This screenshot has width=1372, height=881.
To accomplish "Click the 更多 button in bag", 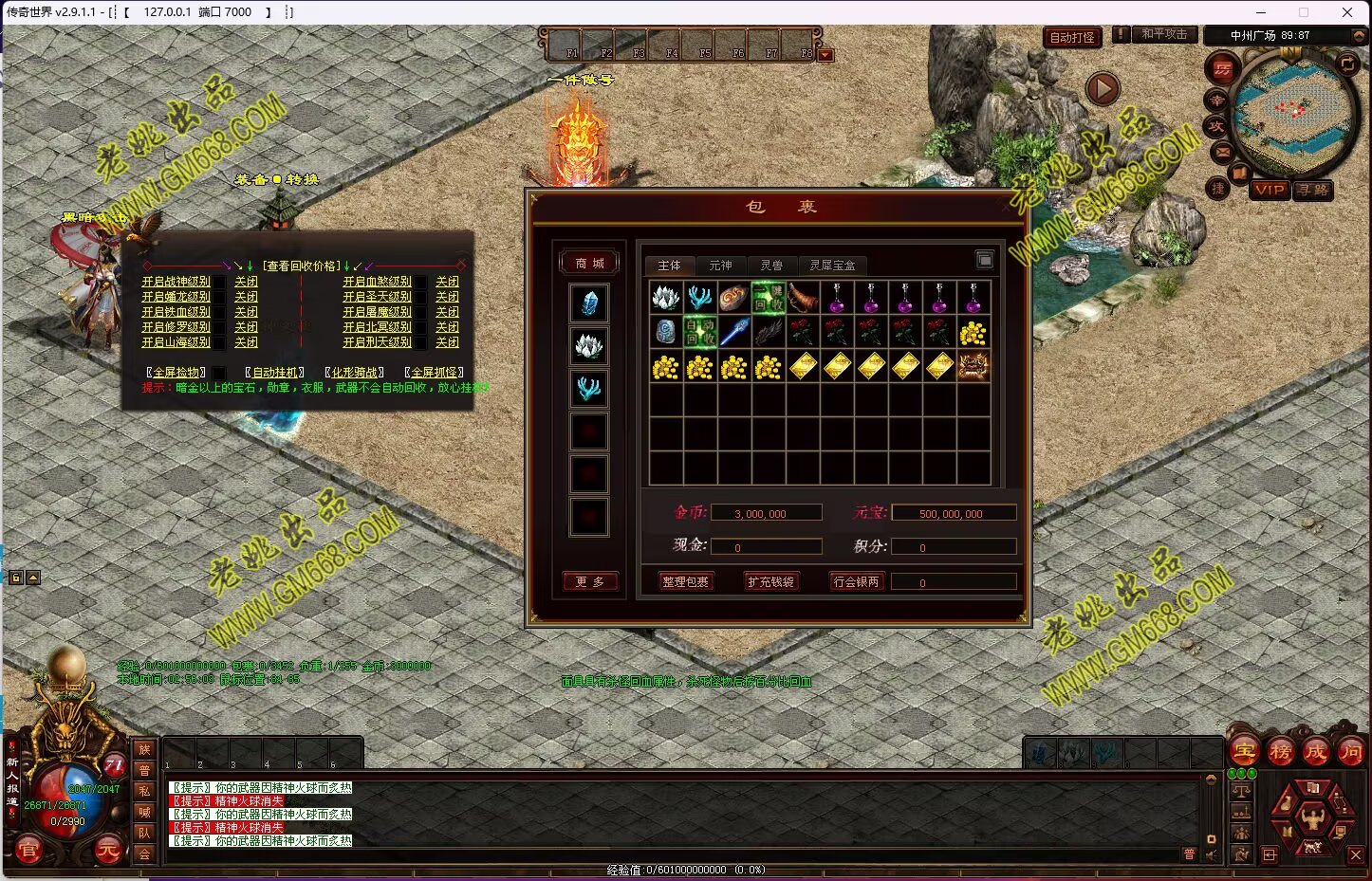I will click(589, 581).
